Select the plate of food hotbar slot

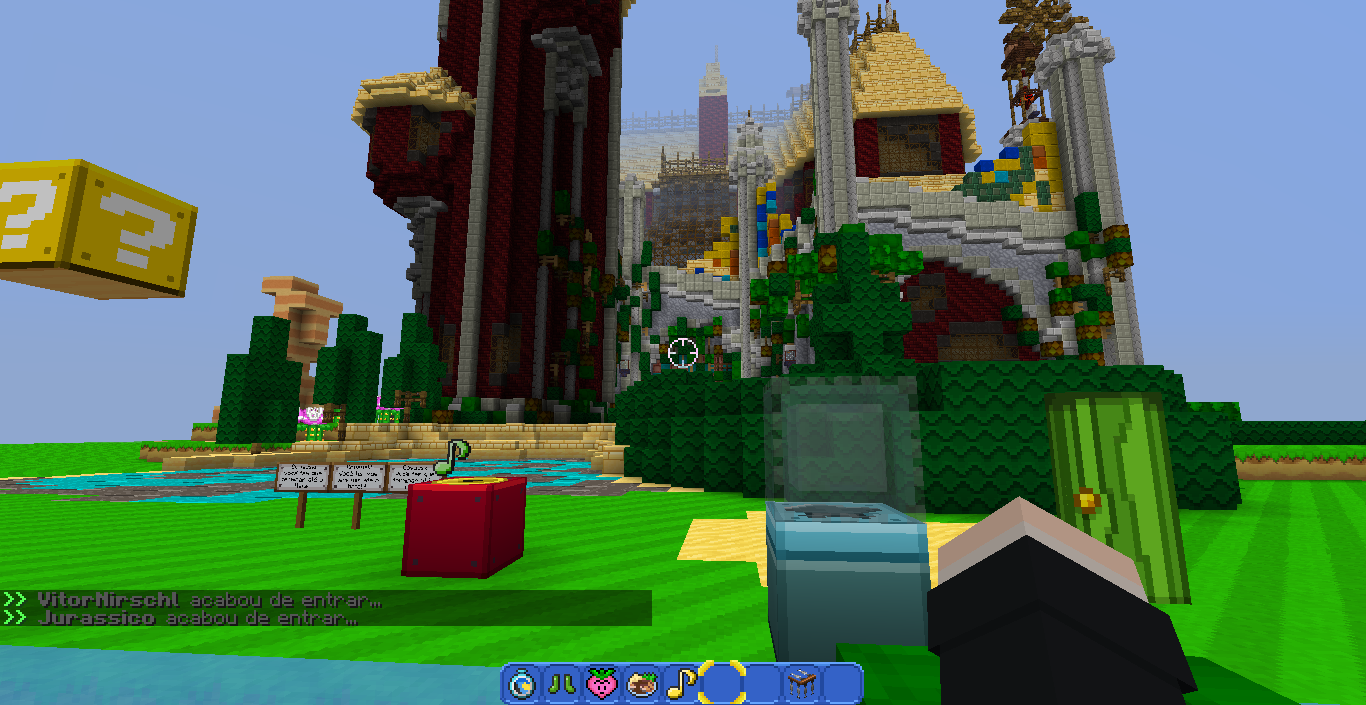point(641,684)
